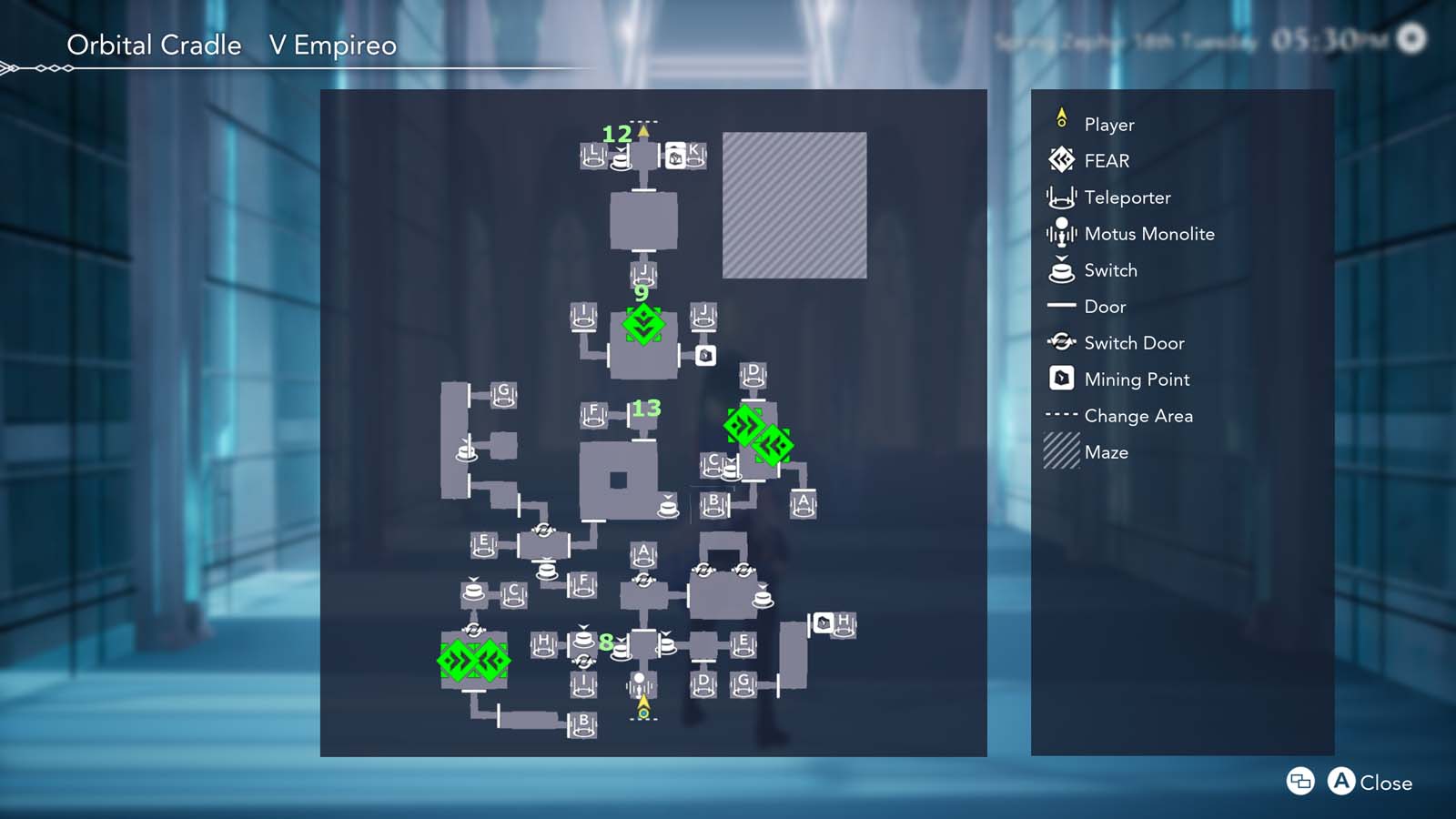Image resolution: width=1456 pixels, height=819 pixels.
Task: Select the green FEAR marker numbered 9
Action: click(x=643, y=326)
